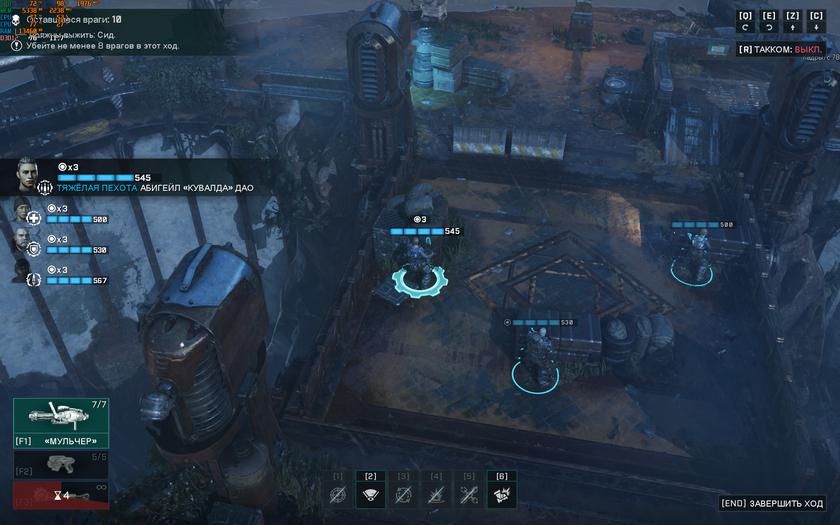Switch to the pistol sidearm slot
The width and height of the screenshot is (840, 525).
point(60,465)
